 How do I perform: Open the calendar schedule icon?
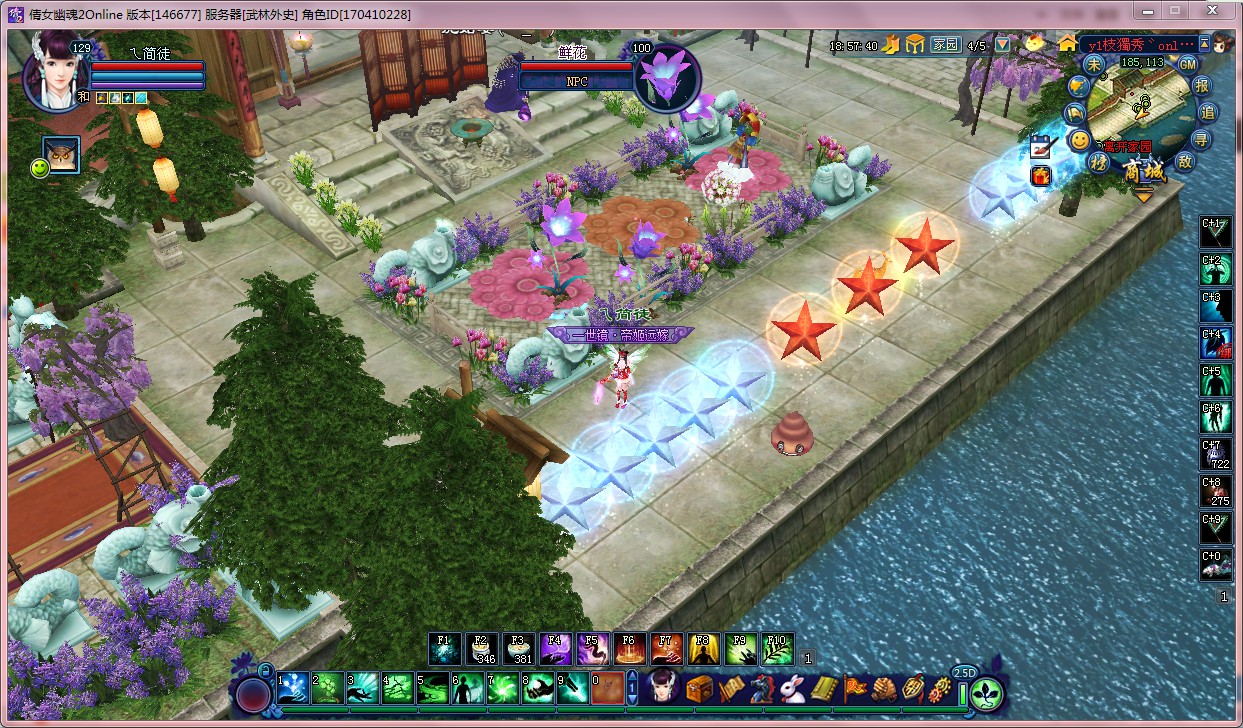coord(1042,147)
